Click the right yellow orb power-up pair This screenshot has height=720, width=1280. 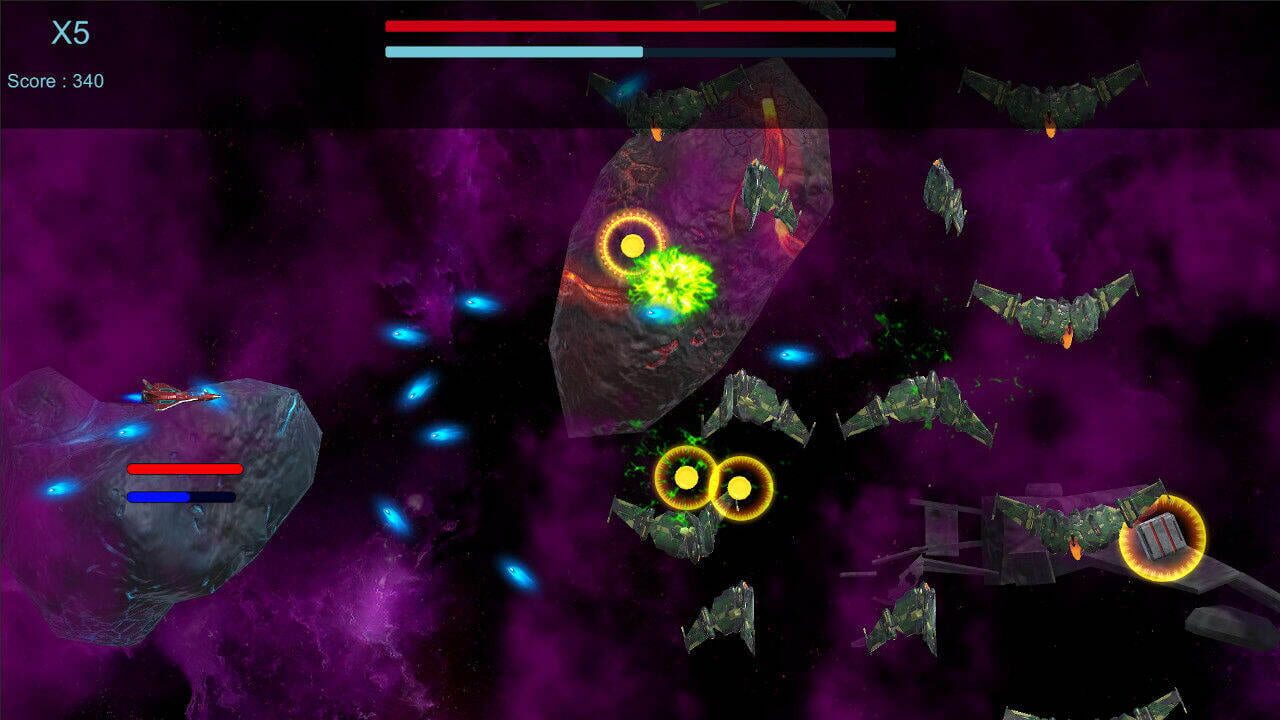(742, 490)
